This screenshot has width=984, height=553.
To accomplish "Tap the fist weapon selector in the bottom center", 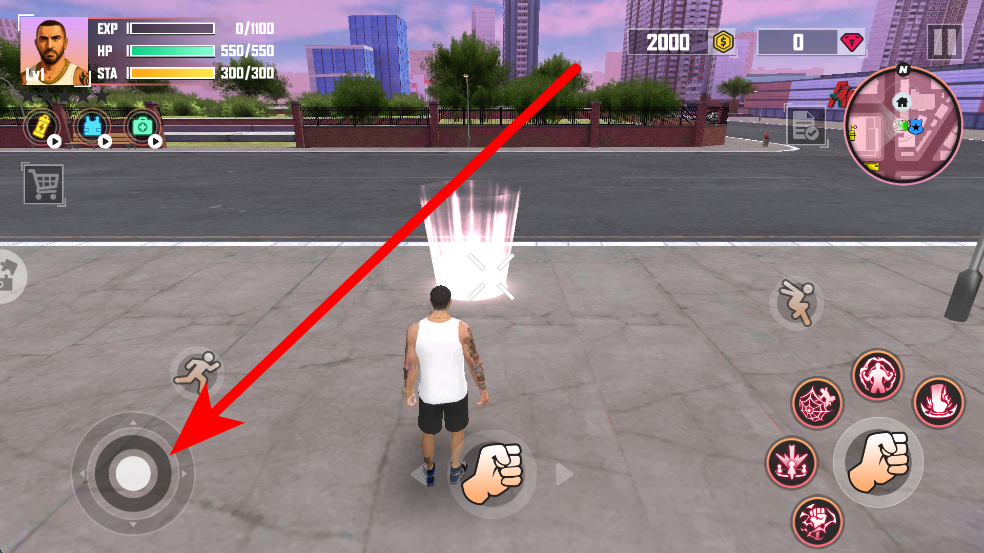I will [x=493, y=472].
